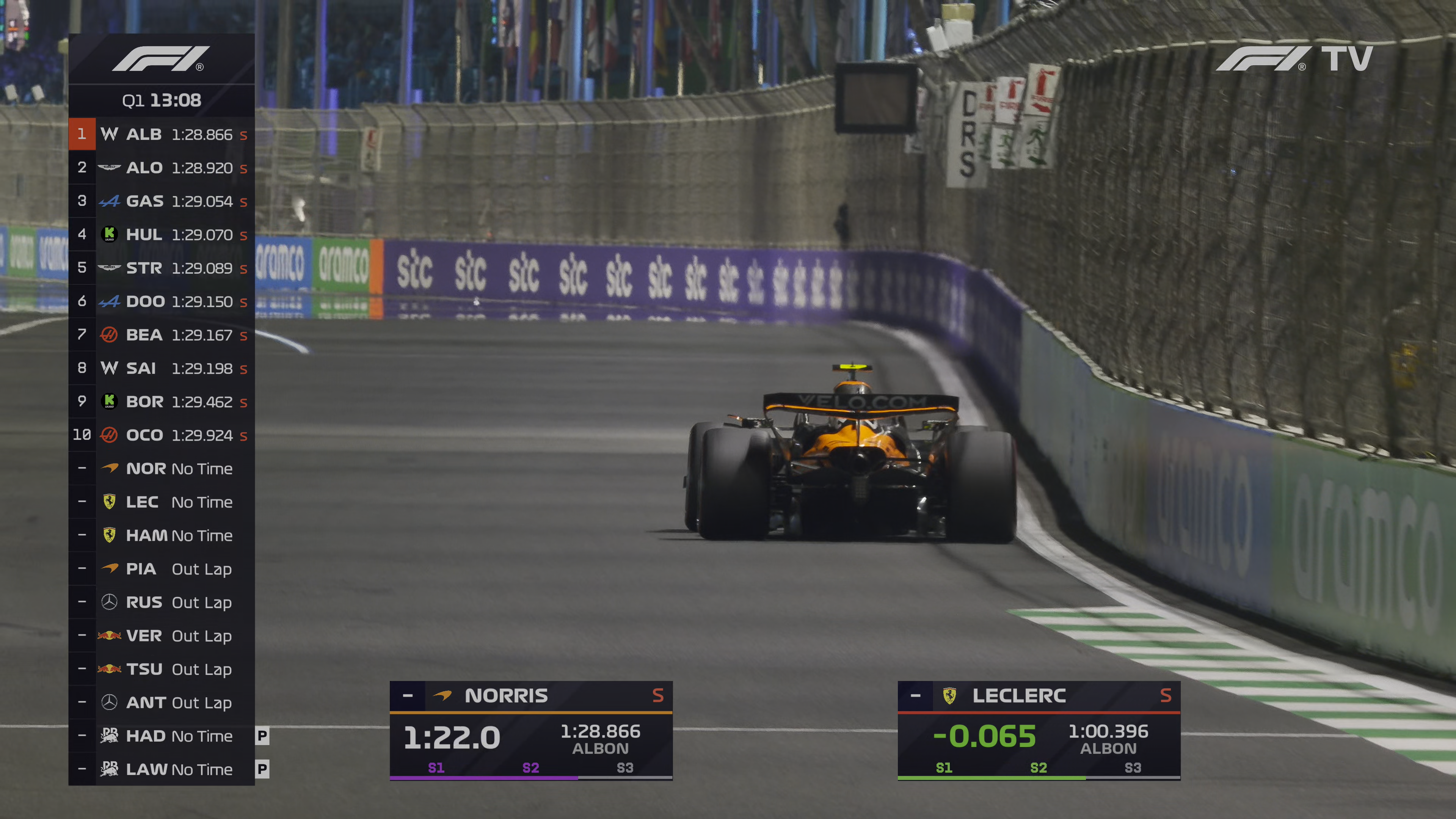This screenshot has width=1456, height=819.
Task: Click the F1 logo atop the tower
Action: click(161, 59)
